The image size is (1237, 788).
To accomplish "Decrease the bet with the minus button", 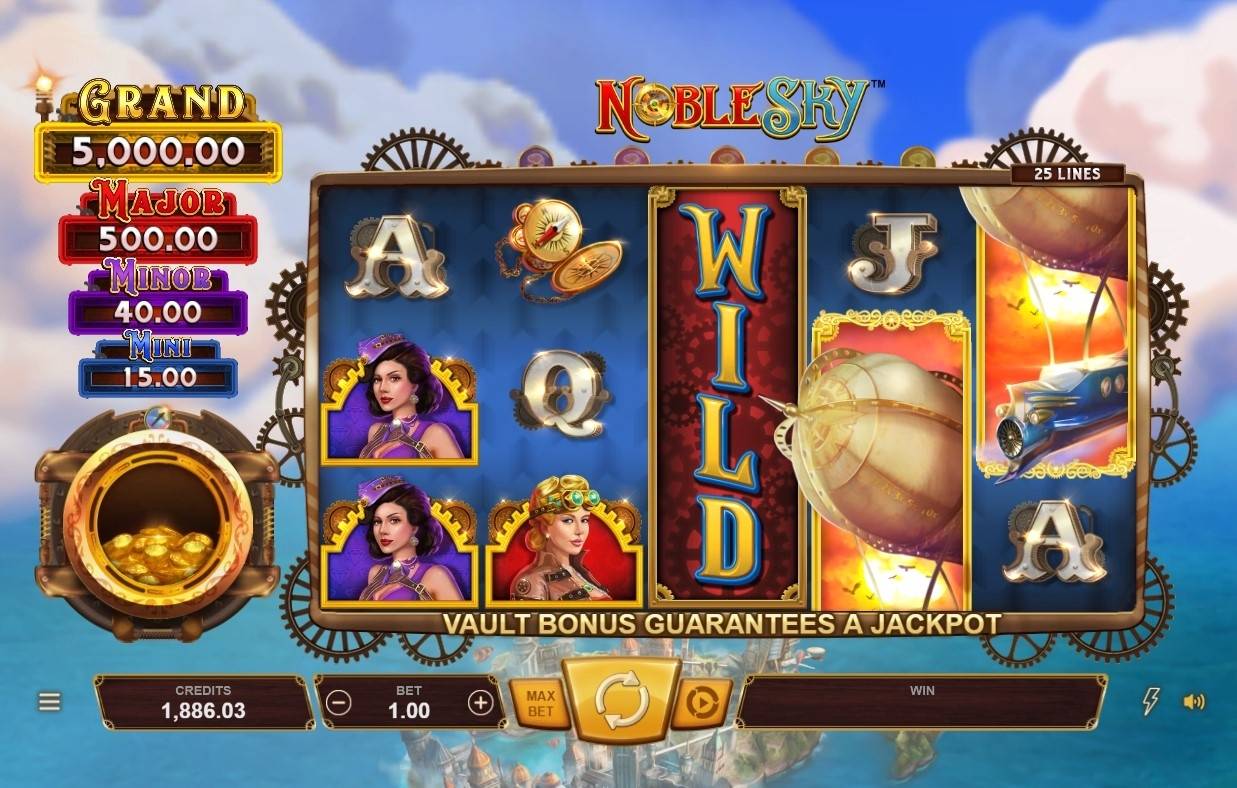I will tap(339, 703).
